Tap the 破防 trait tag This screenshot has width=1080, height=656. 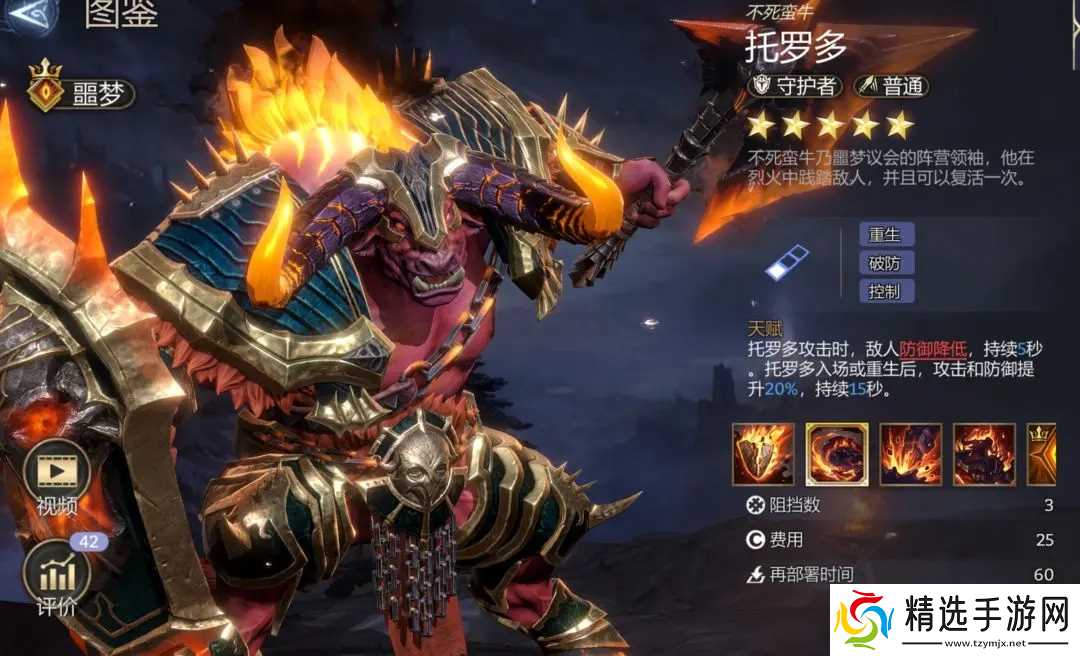coord(885,263)
